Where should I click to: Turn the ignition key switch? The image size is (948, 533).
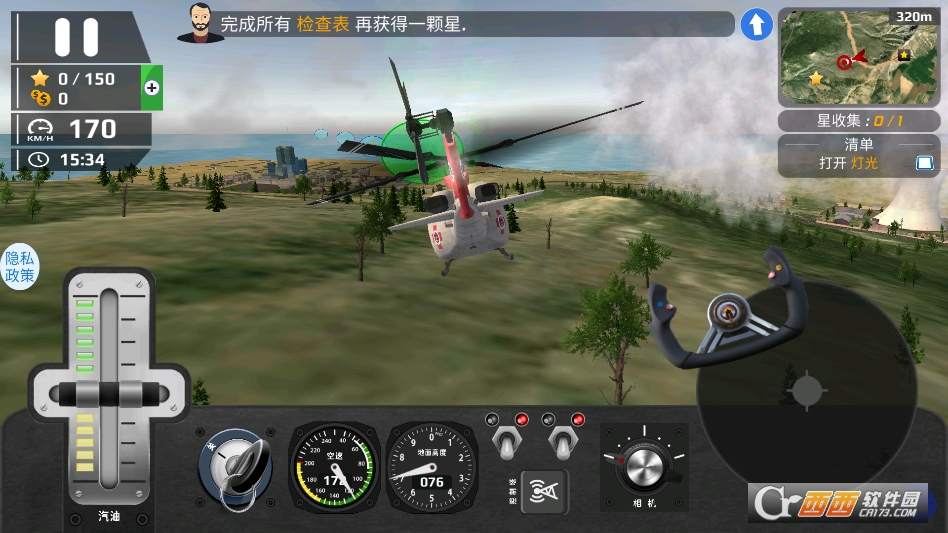coord(236,466)
